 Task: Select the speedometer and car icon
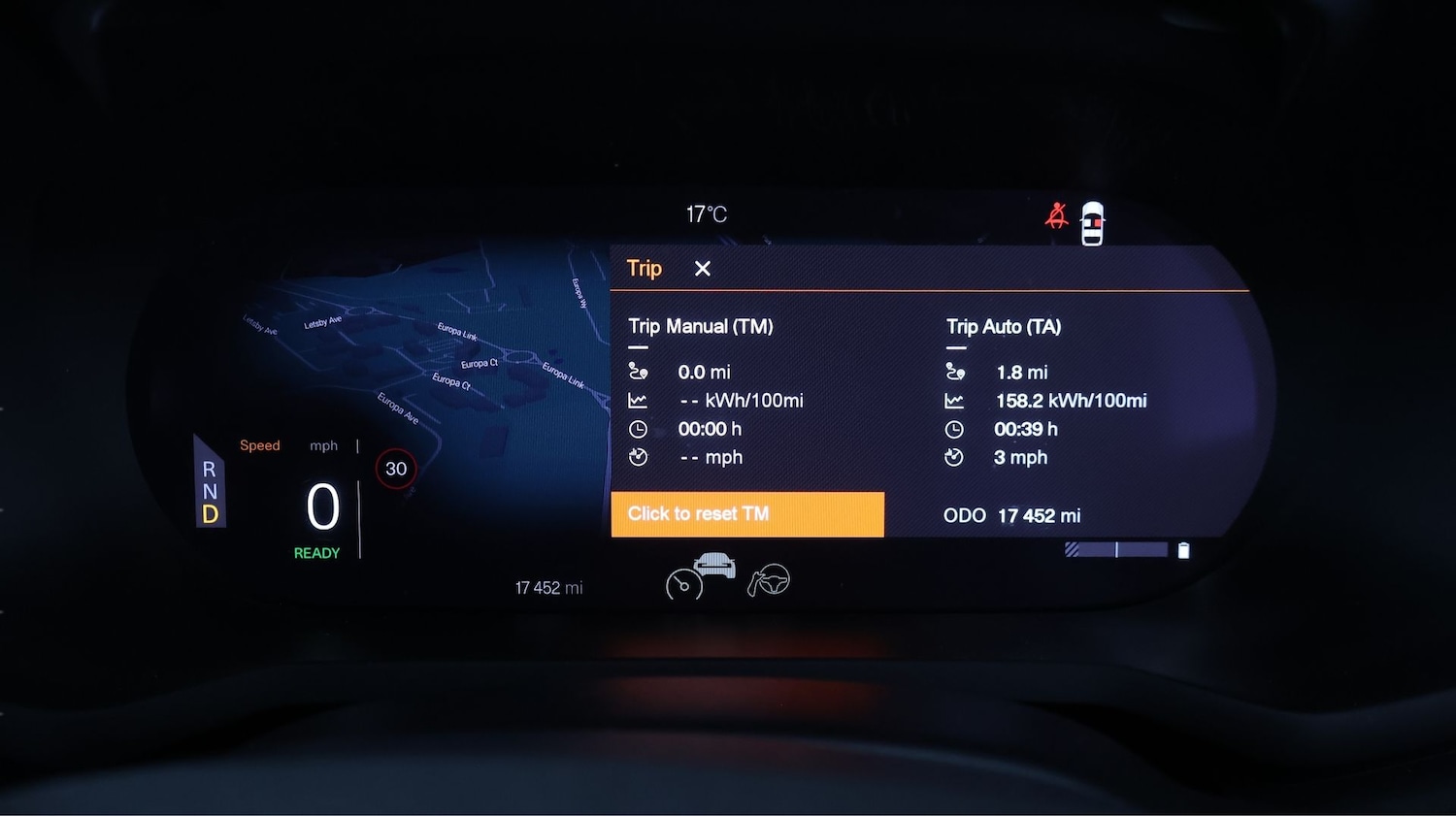(x=701, y=575)
